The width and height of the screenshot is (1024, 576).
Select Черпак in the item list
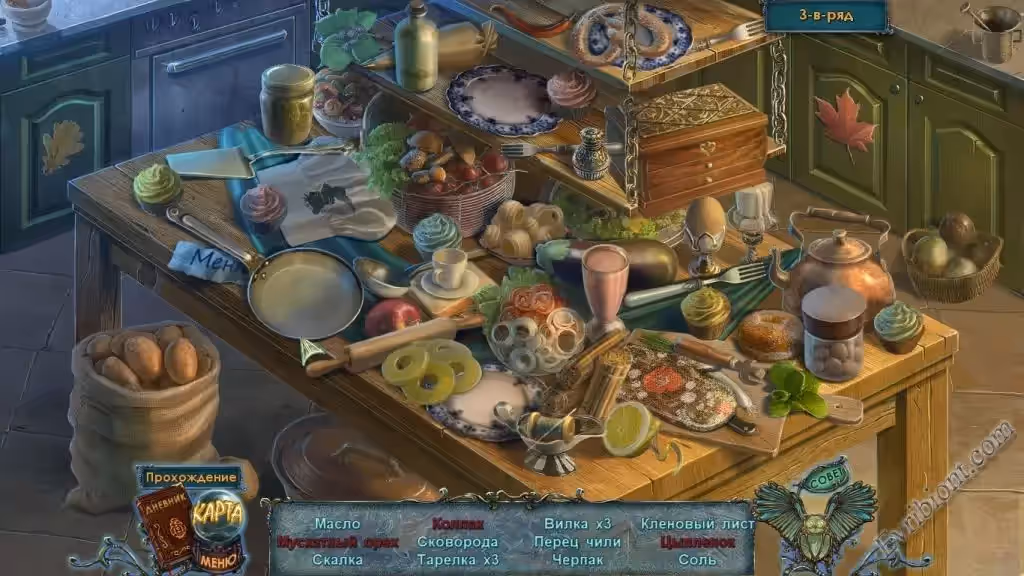coord(577,560)
